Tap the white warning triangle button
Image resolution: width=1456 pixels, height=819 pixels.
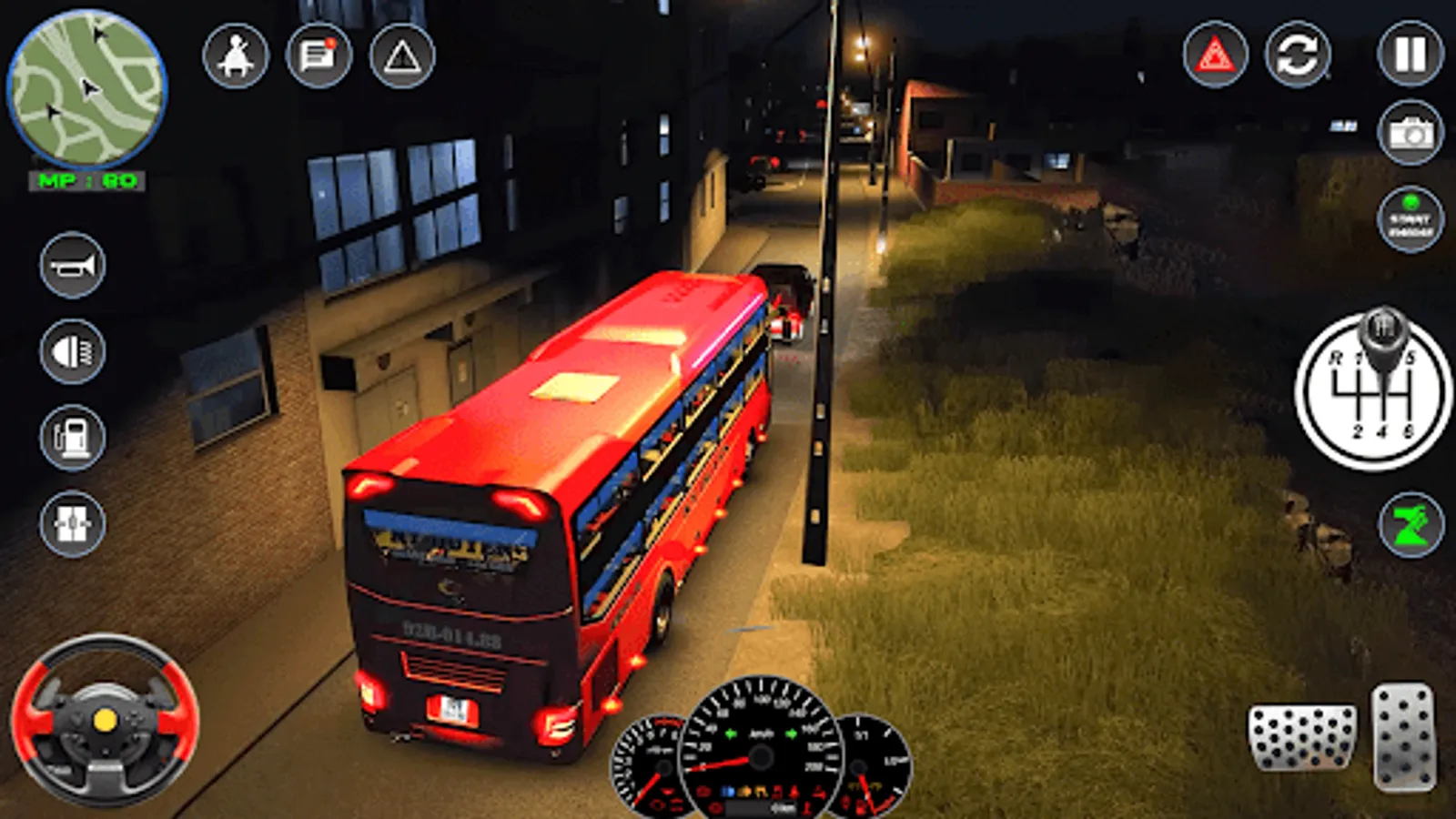tap(401, 56)
